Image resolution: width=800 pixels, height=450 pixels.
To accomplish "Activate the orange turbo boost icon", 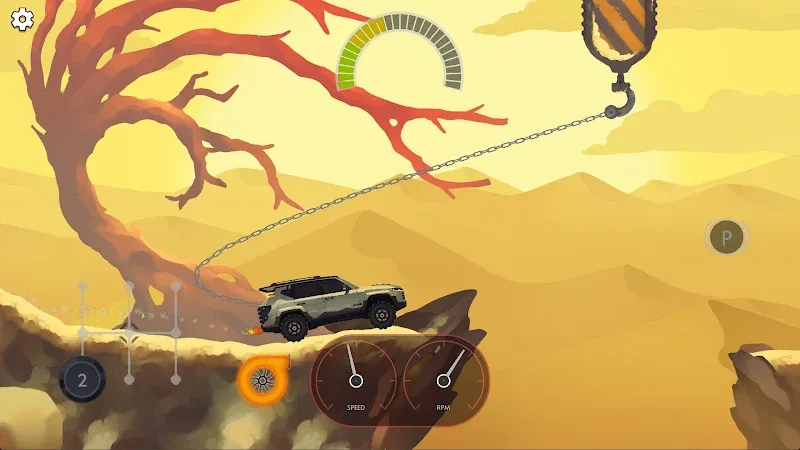I will point(262,377).
